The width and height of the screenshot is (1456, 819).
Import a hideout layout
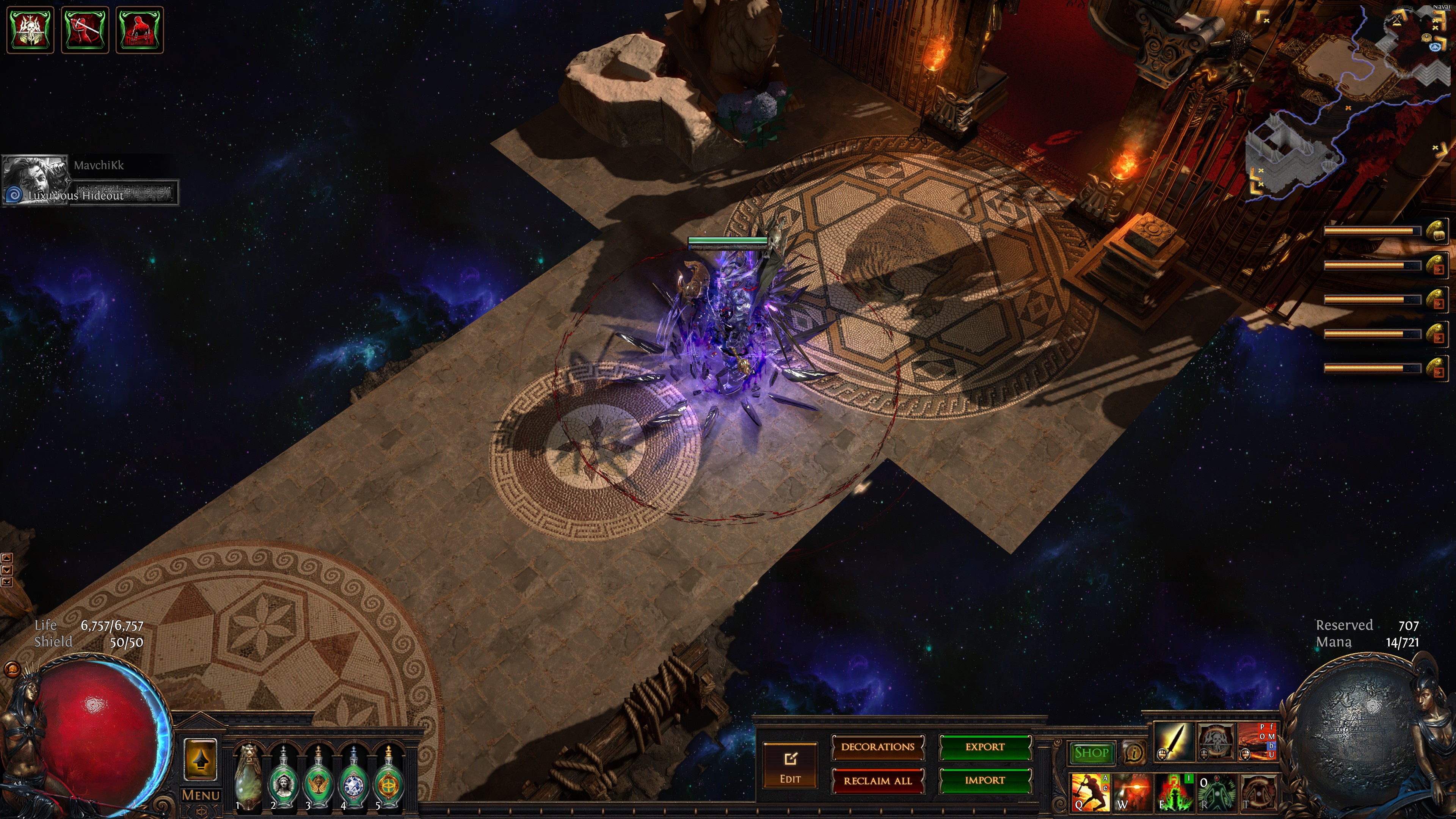tap(985, 781)
